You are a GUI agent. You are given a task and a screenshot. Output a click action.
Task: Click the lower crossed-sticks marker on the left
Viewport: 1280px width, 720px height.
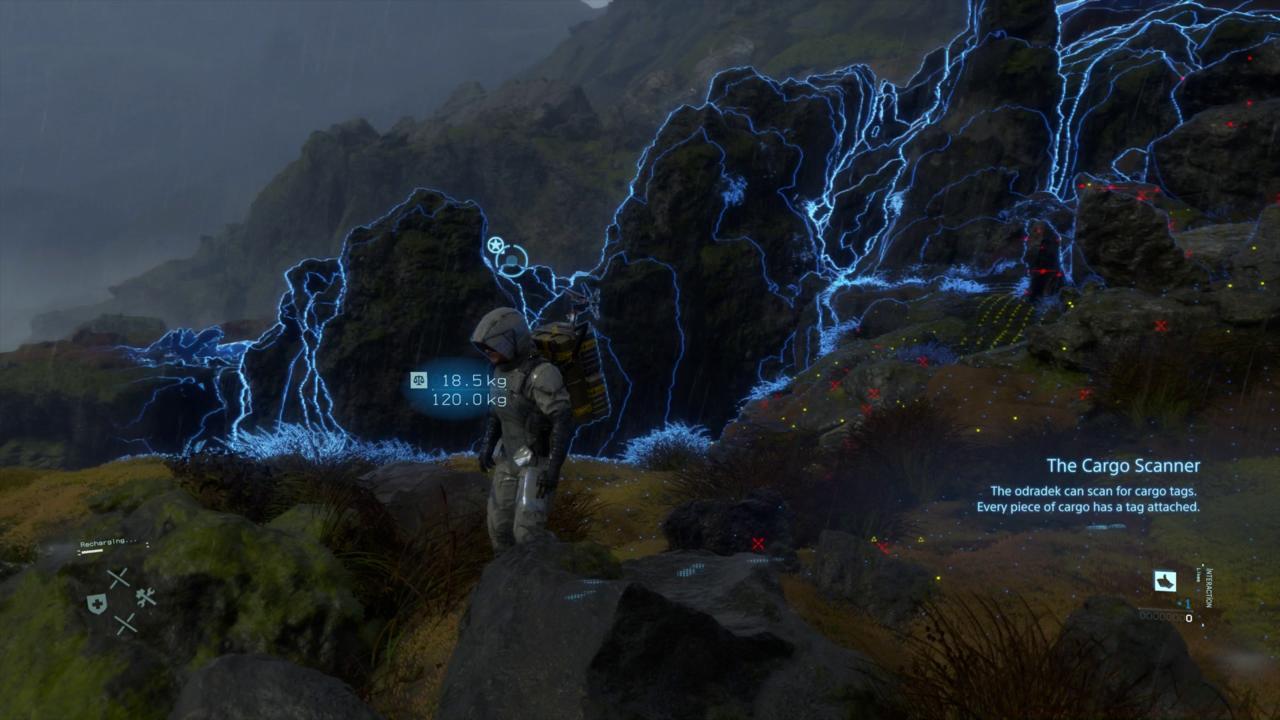(x=127, y=623)
